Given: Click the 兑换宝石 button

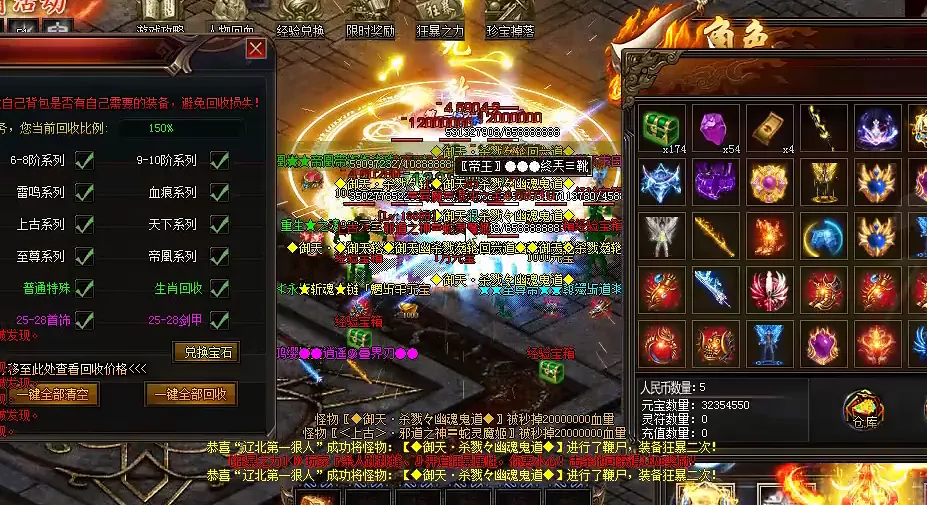Looking at the screenshot, I should 207,352.
